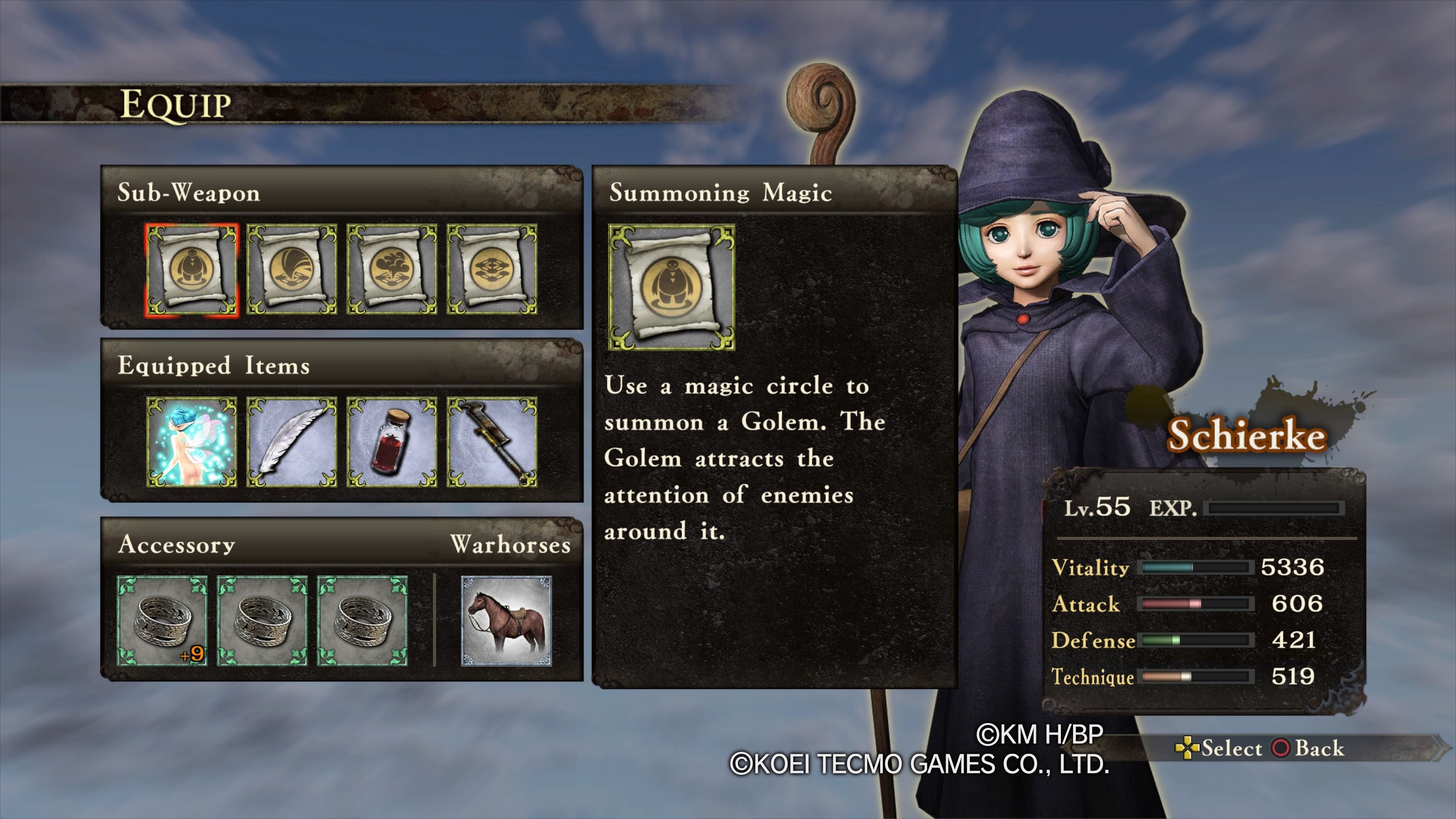Open the brown warhorse slot
1456x819 pixels.
(x=507, y=621)
